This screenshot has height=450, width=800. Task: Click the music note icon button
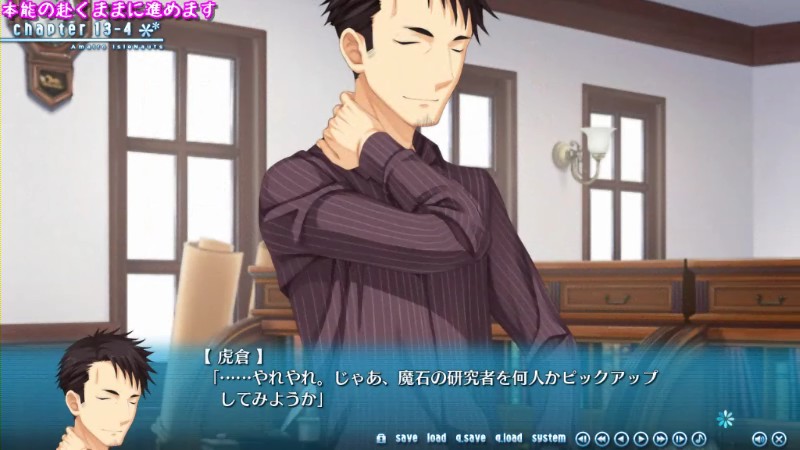click(699, 438)
